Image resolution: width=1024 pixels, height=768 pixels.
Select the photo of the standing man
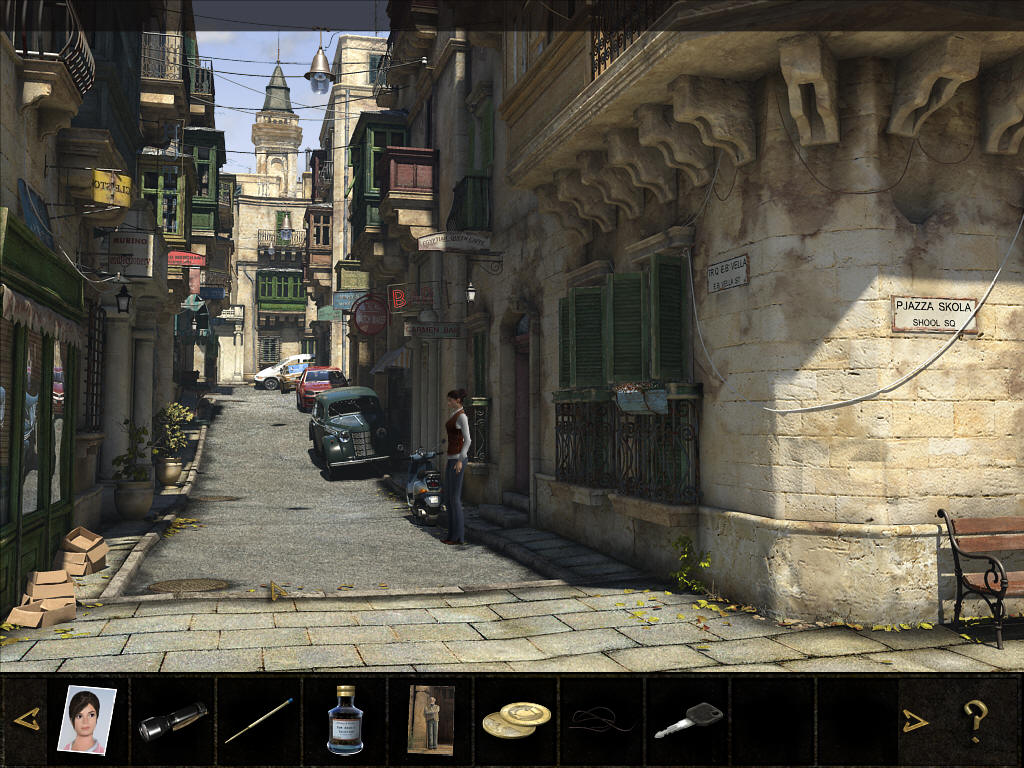pyautogui.click(x=431, y=719)
